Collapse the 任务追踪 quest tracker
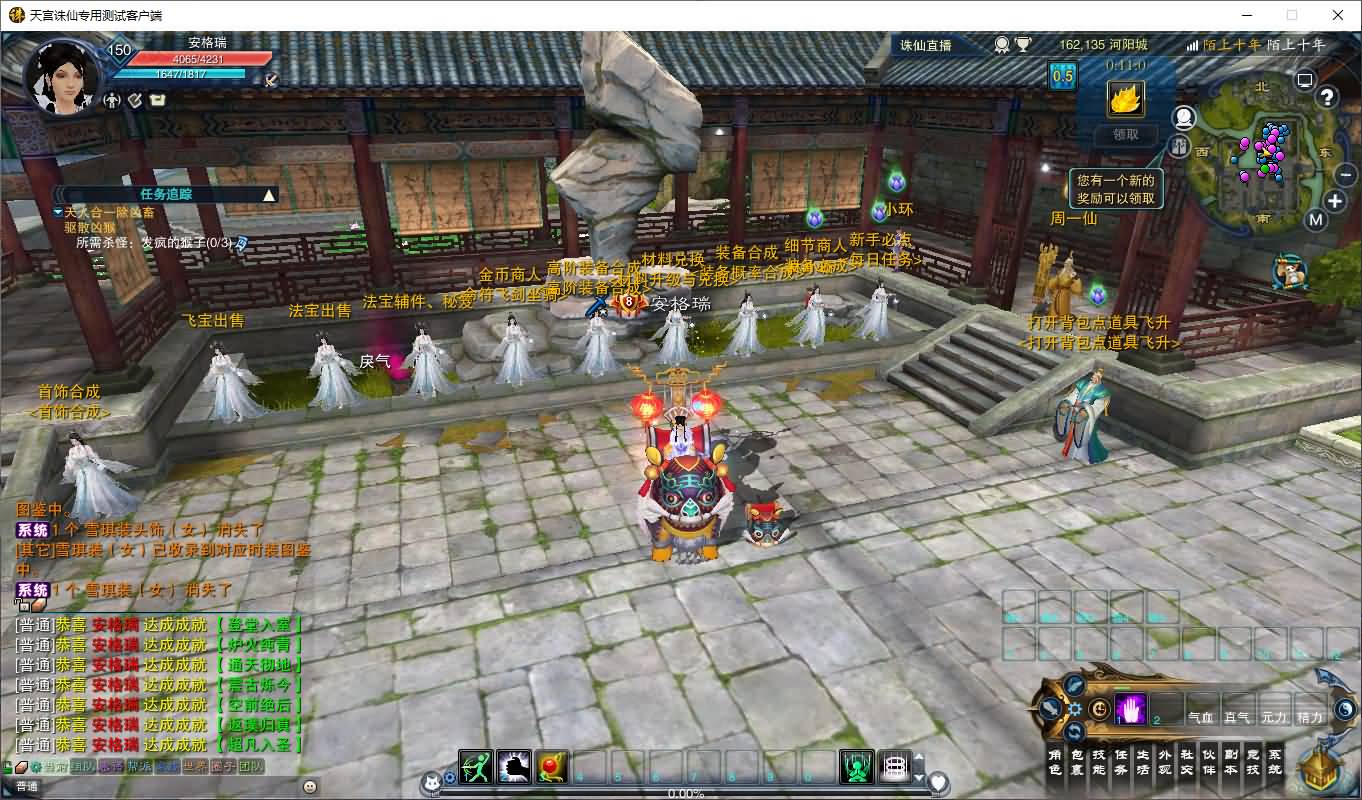This screenshot has width=1362, height=800. pyautogui.click(x=268, y=195)
